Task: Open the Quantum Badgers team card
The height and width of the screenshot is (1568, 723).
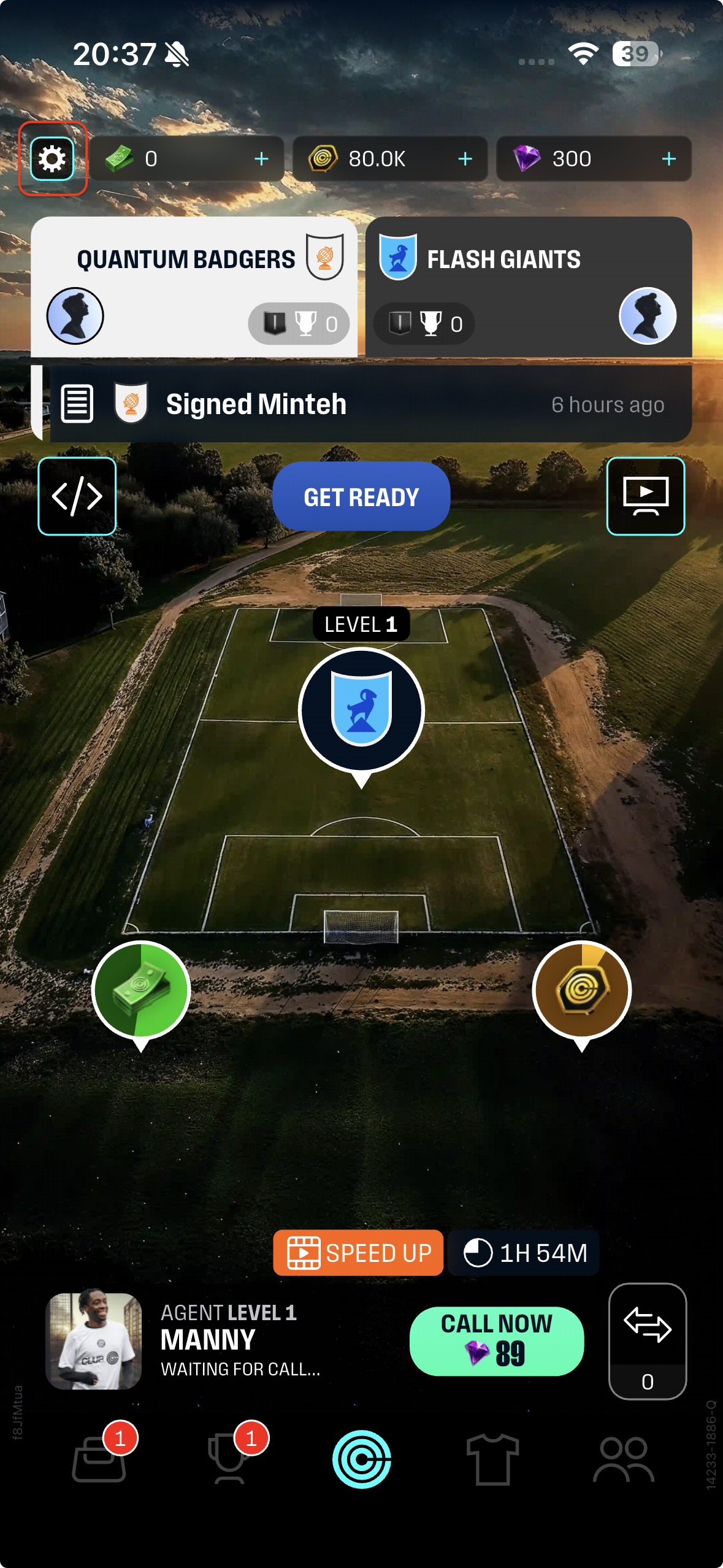Action: [194, 286]
